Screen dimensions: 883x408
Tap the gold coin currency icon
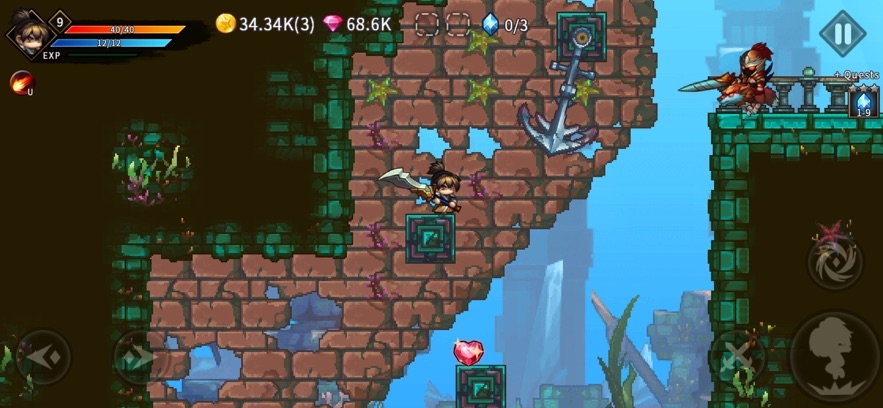click(x=226, y=24)
